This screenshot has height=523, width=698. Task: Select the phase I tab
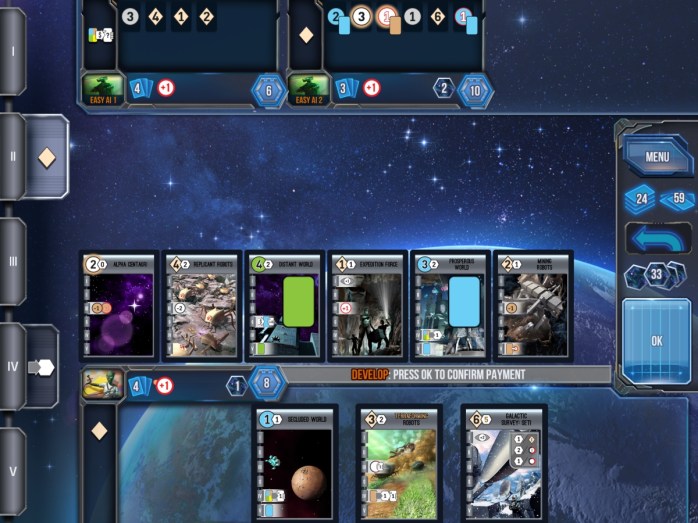click(x=13, y=50)
